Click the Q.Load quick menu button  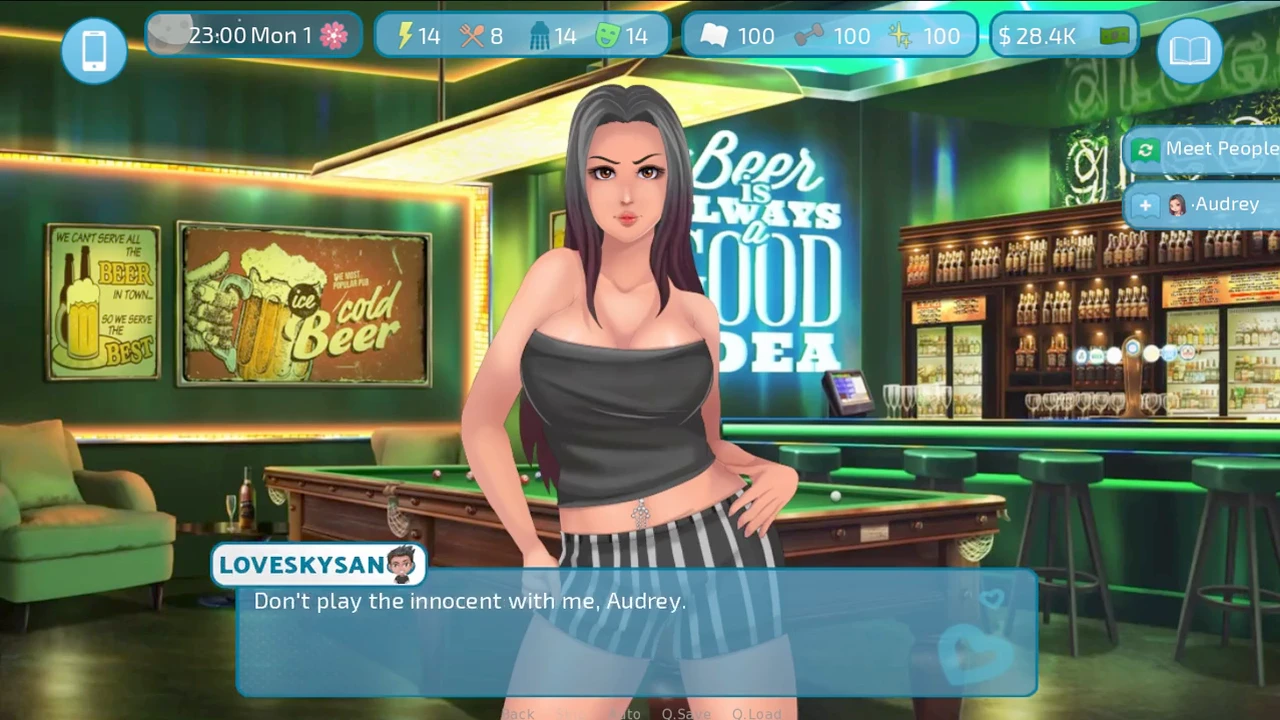coord(756,713)
